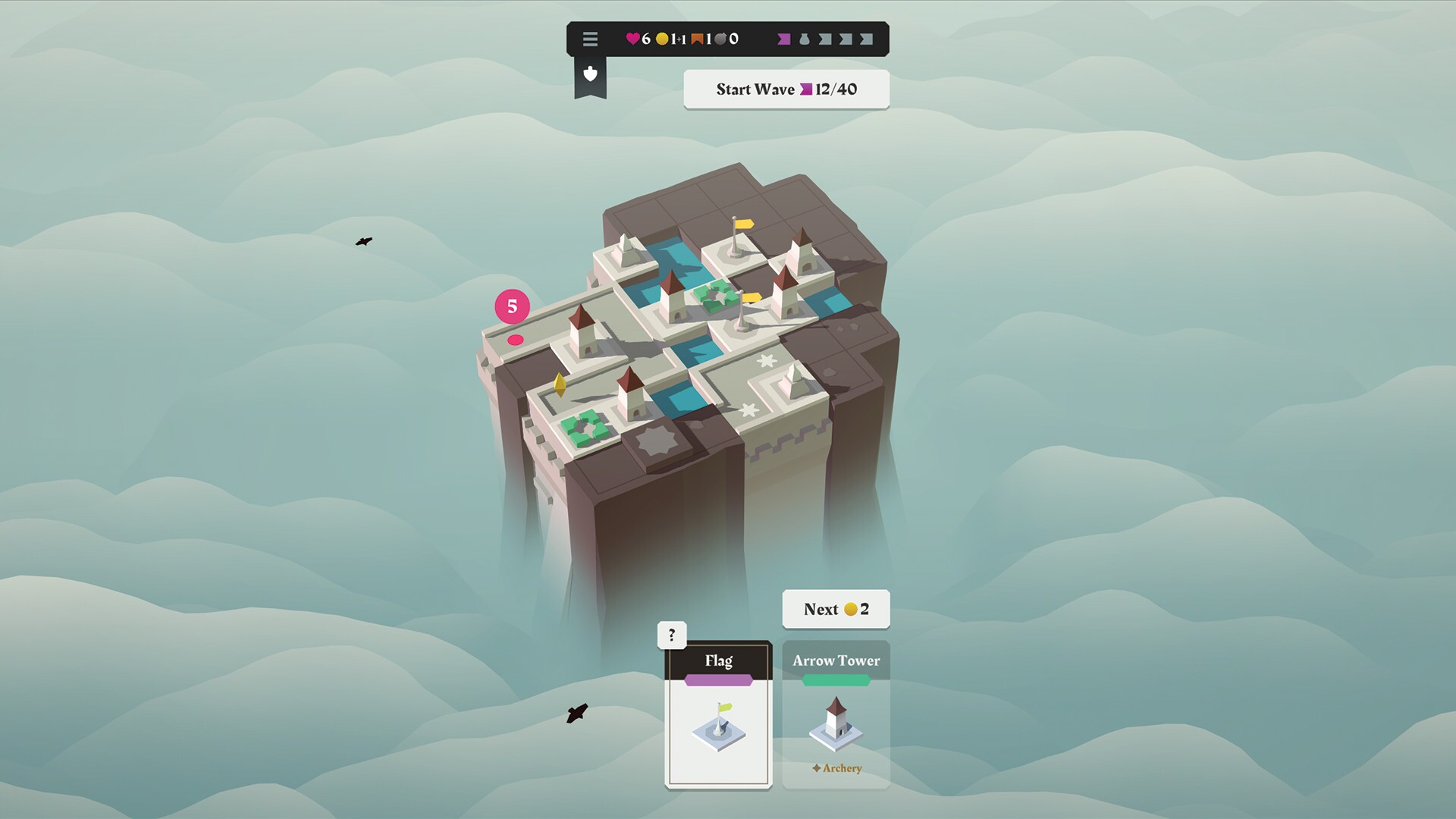Image resolution: width=1456 pixels, height=819 pixels.
Task: Click the green bar on the Arrow Tower card
Action: (835, 681)
